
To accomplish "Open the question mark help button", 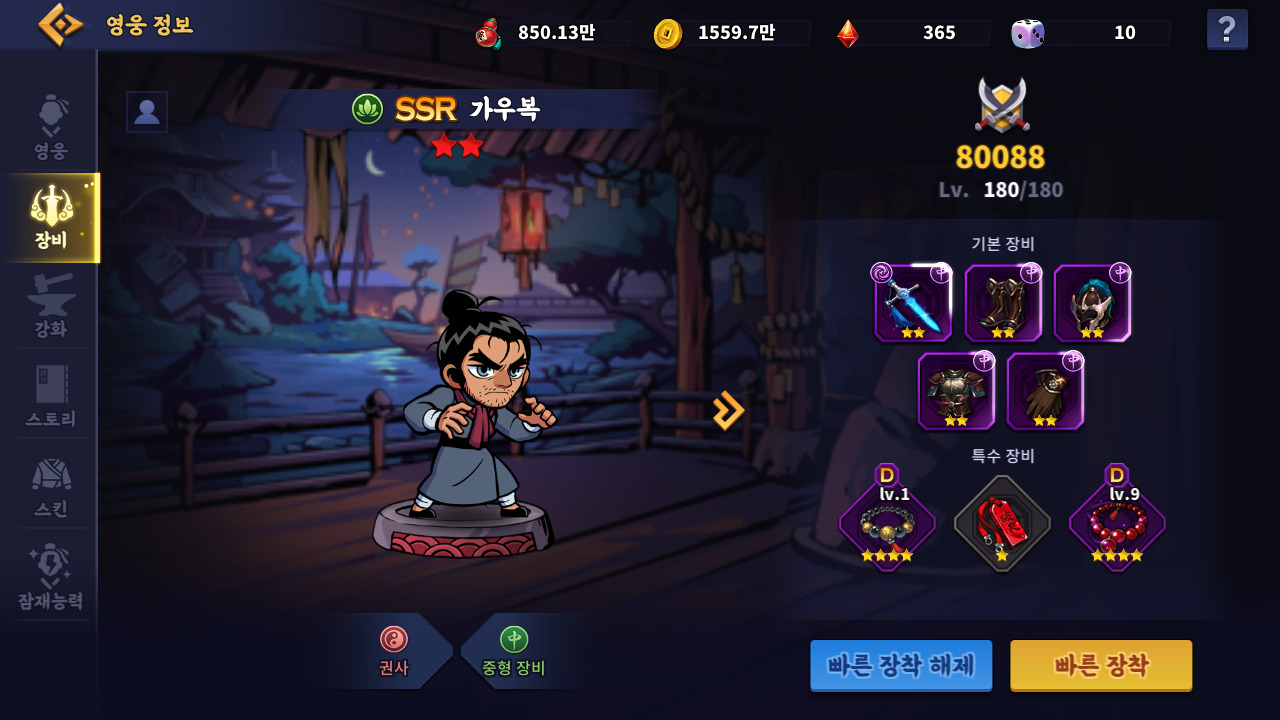I will (x=1227, y=29).
